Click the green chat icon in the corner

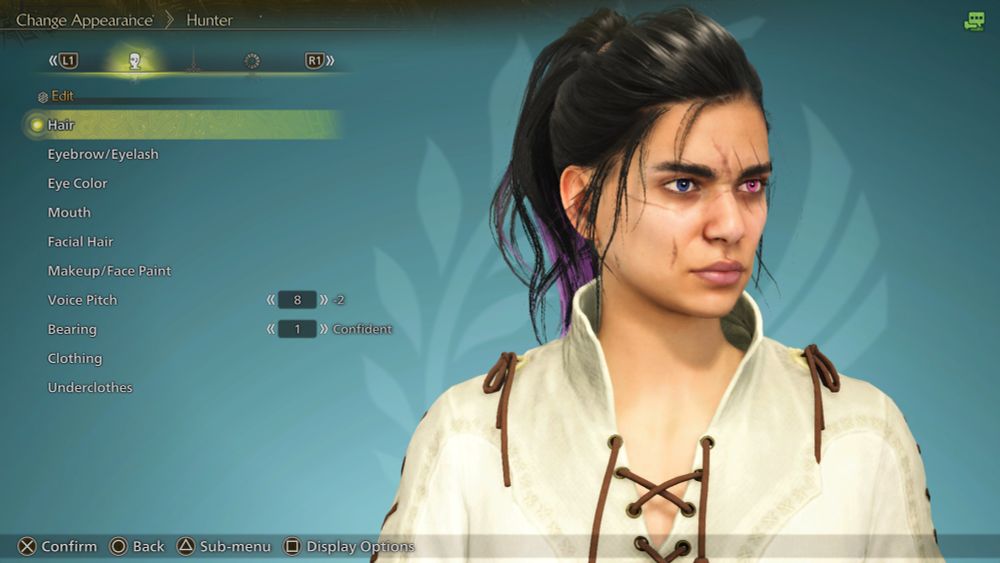pyautogui.click(x=974, y=21)
